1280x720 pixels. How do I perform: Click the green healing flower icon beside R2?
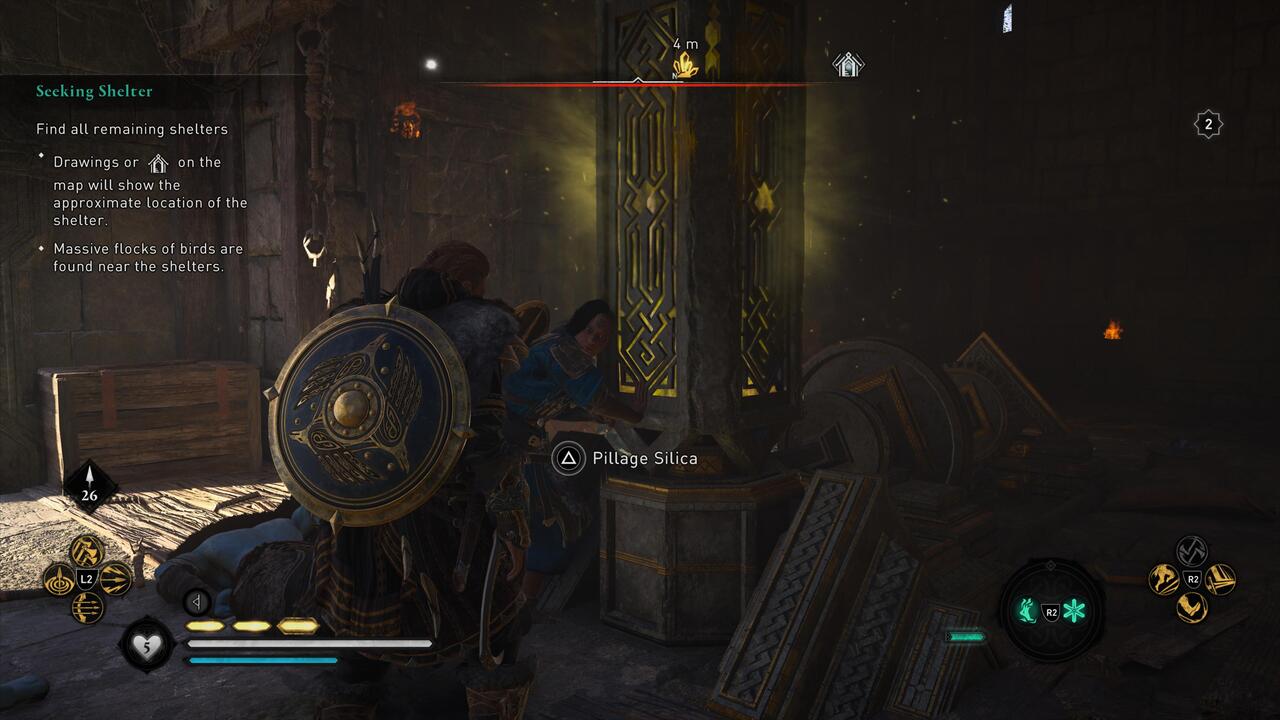tap(1075, 611)
